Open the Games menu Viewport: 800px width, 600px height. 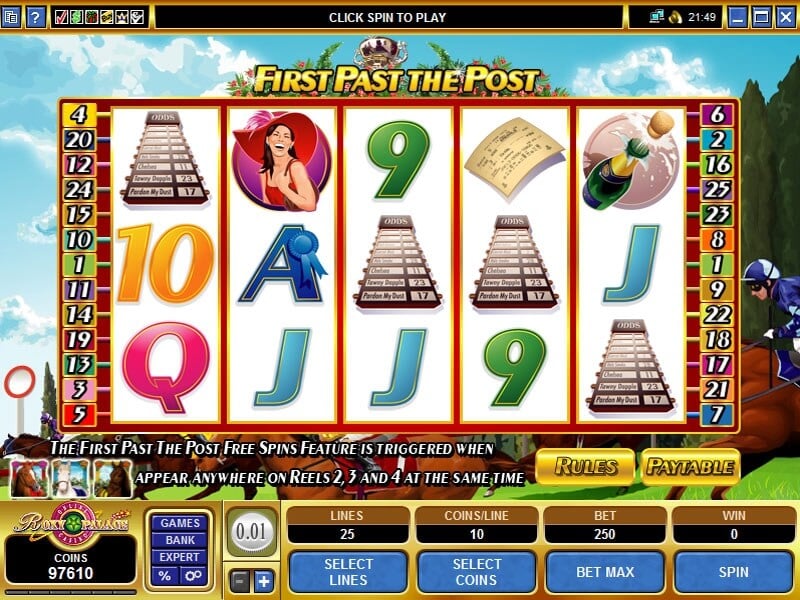(x=181, y=523)
